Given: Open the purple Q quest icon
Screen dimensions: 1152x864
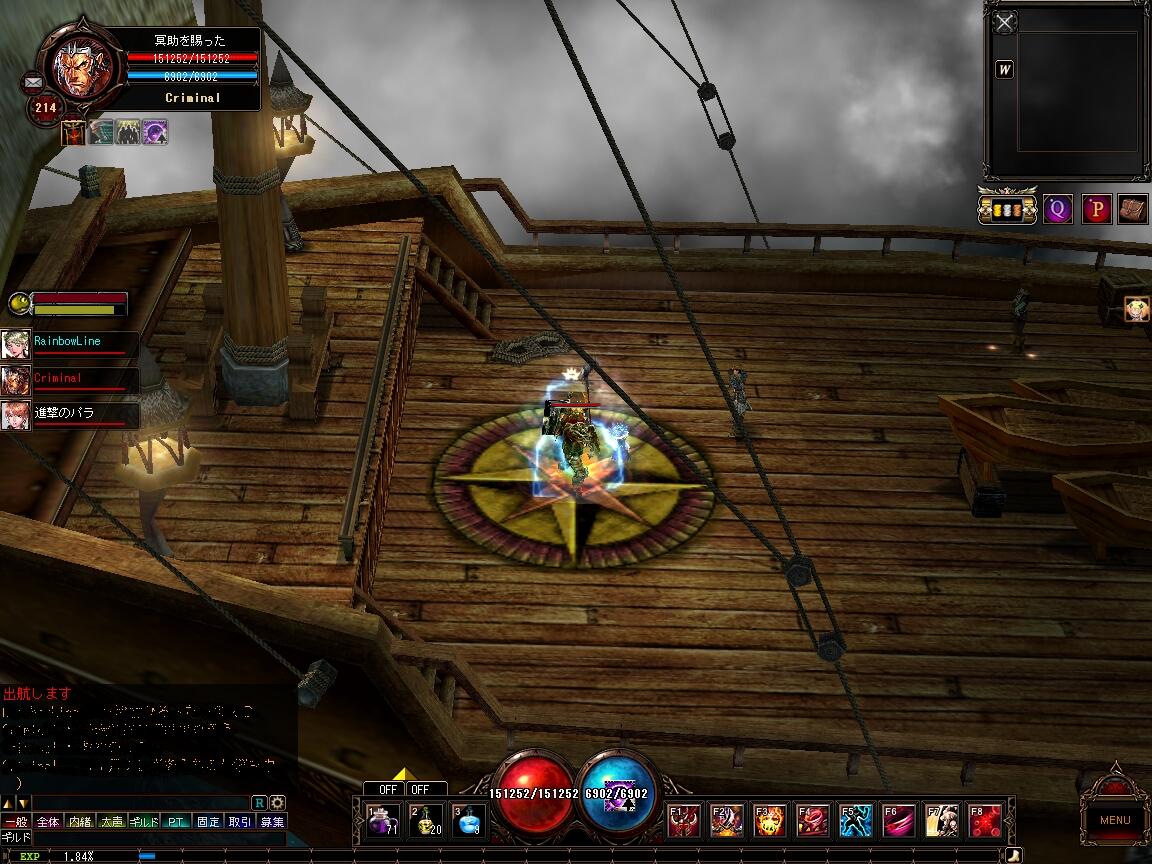Looking at the screenshot, I should click(1058, 209).
